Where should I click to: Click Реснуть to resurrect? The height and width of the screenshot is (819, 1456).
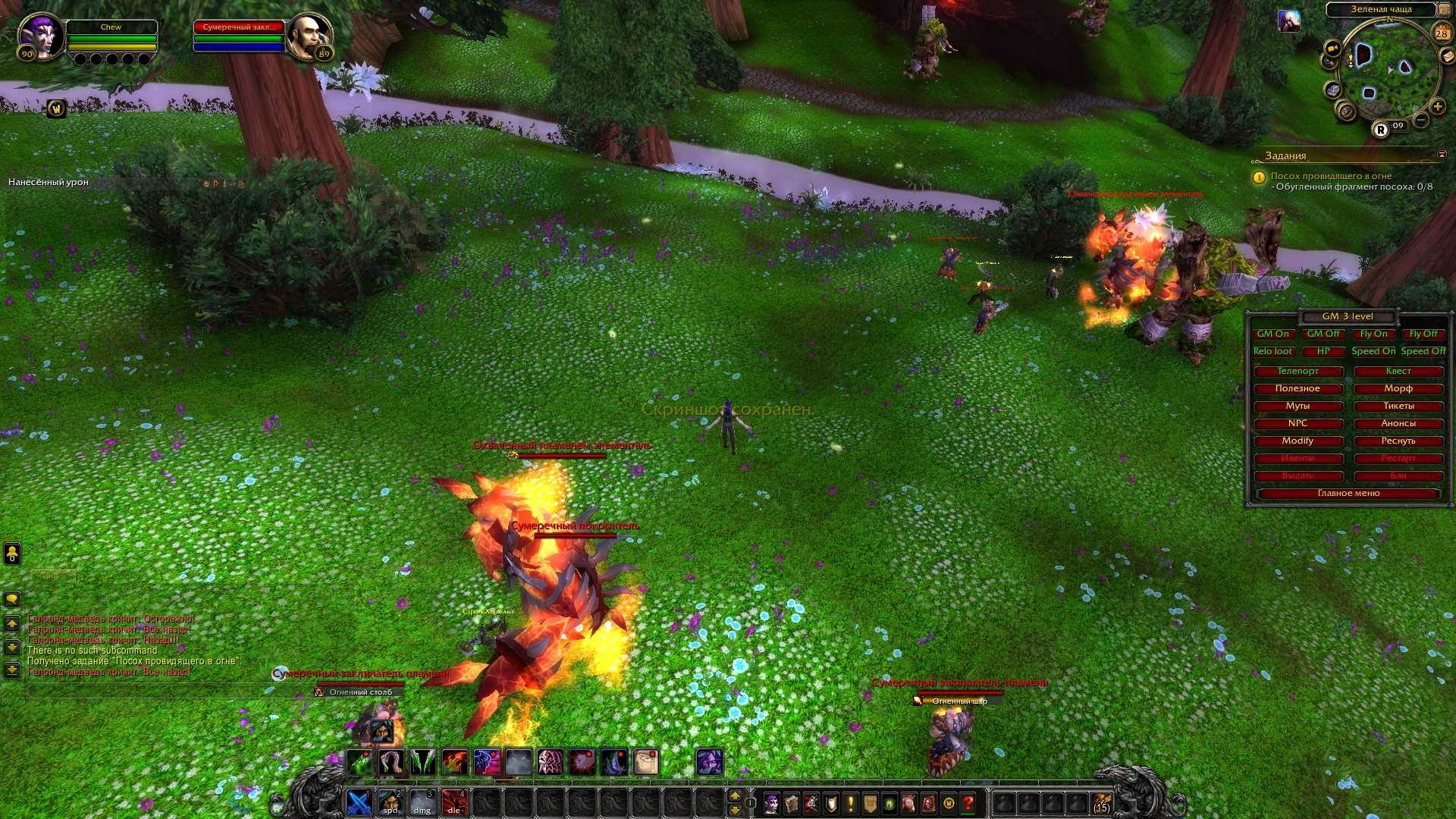[x=1398, y=441]
